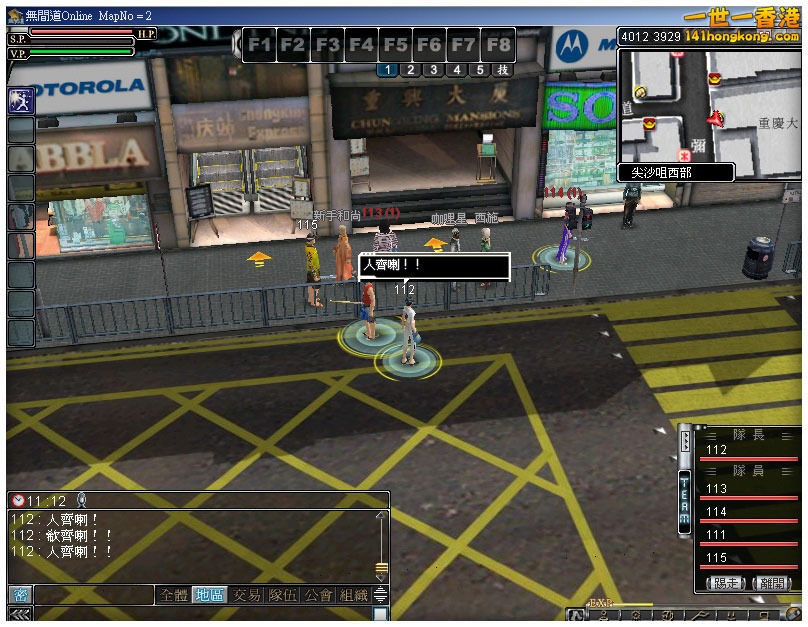Select team member 113 in the list
Screen dimensions: 808x627
(750, 489)
